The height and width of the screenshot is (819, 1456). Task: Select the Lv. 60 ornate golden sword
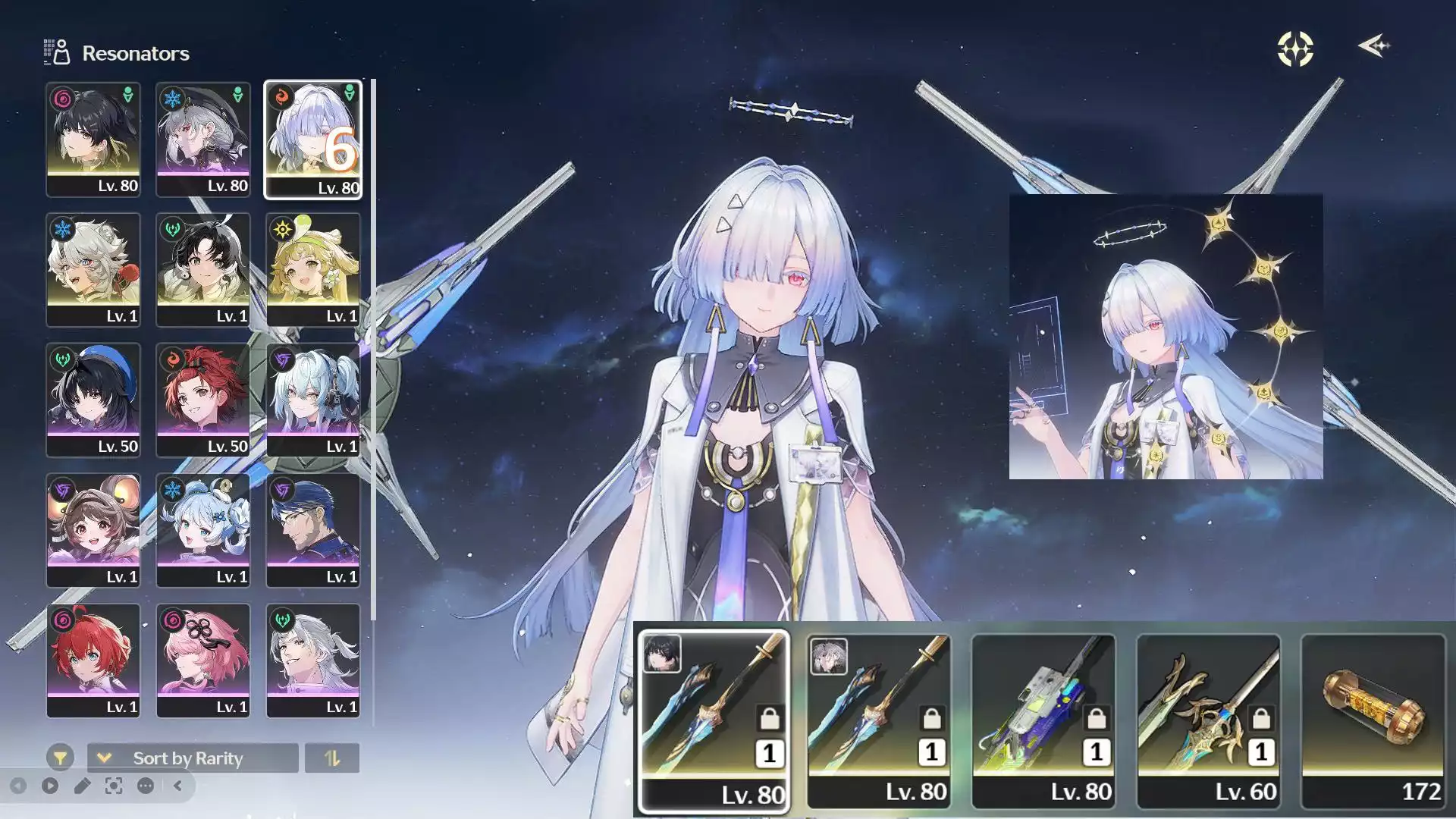[1208, 720]
